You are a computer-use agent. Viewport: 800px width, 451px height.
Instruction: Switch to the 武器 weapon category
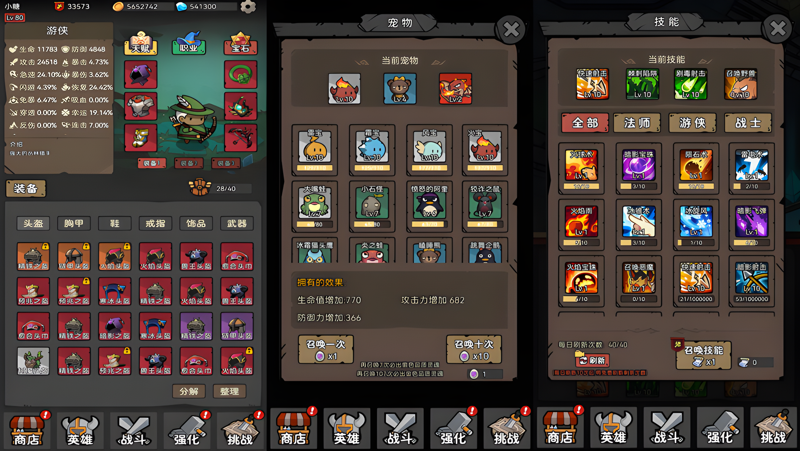point(237,224)
